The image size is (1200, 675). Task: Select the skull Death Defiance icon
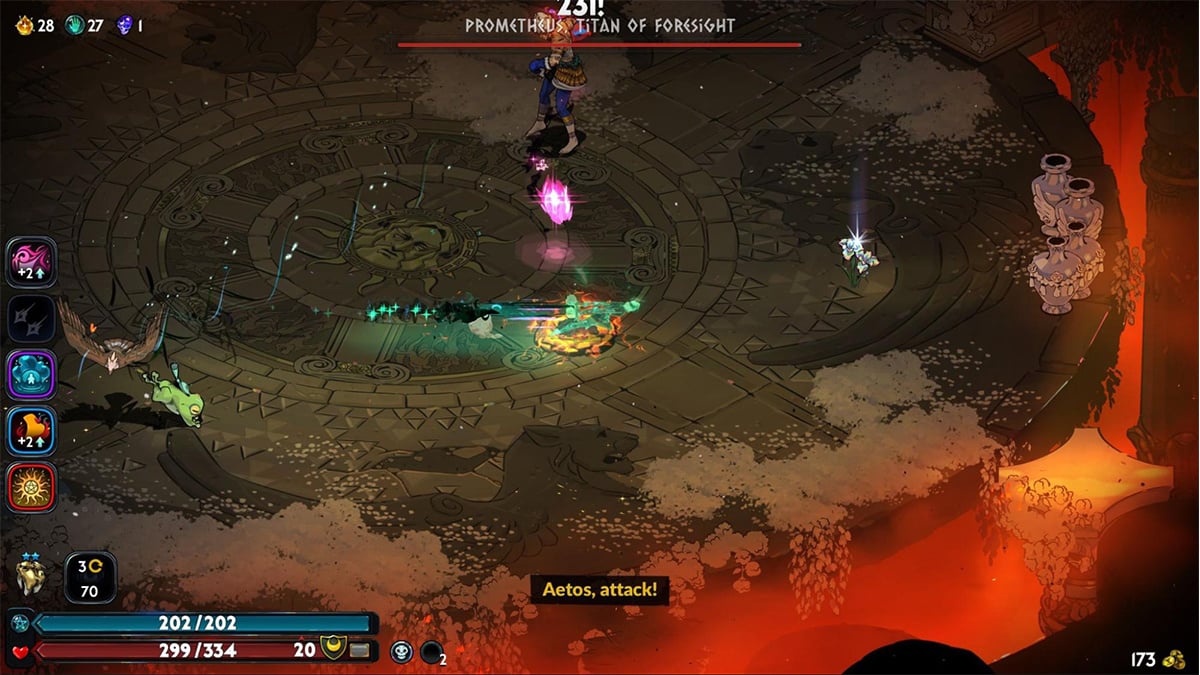click(401, 652)
